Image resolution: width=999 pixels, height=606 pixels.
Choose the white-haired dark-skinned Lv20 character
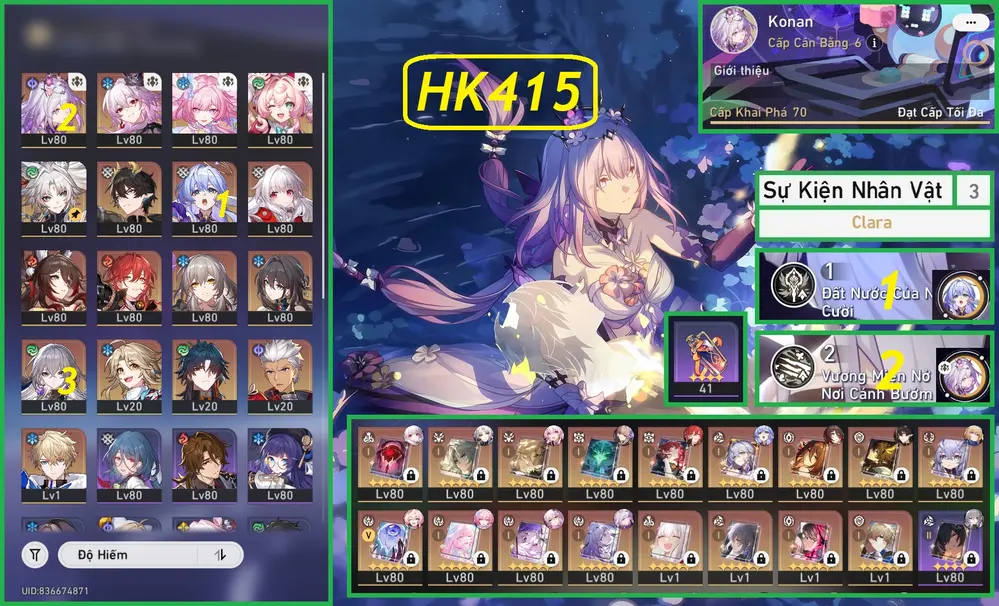point(279,375)
